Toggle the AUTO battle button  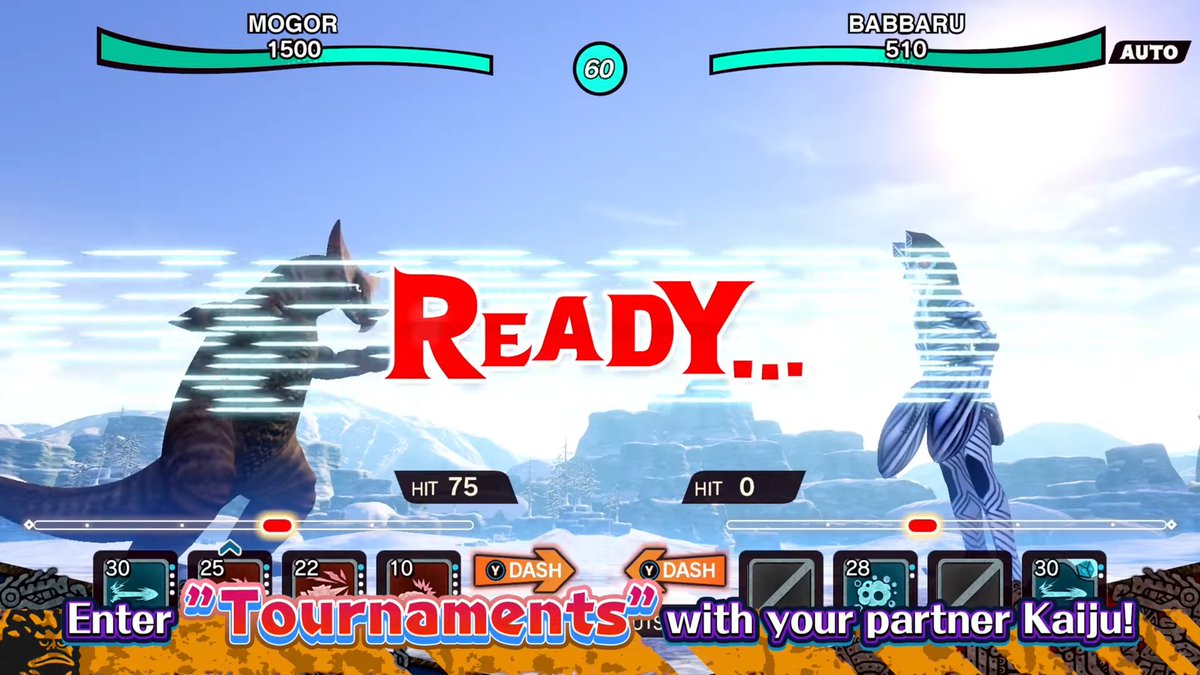click(1147, 52)
